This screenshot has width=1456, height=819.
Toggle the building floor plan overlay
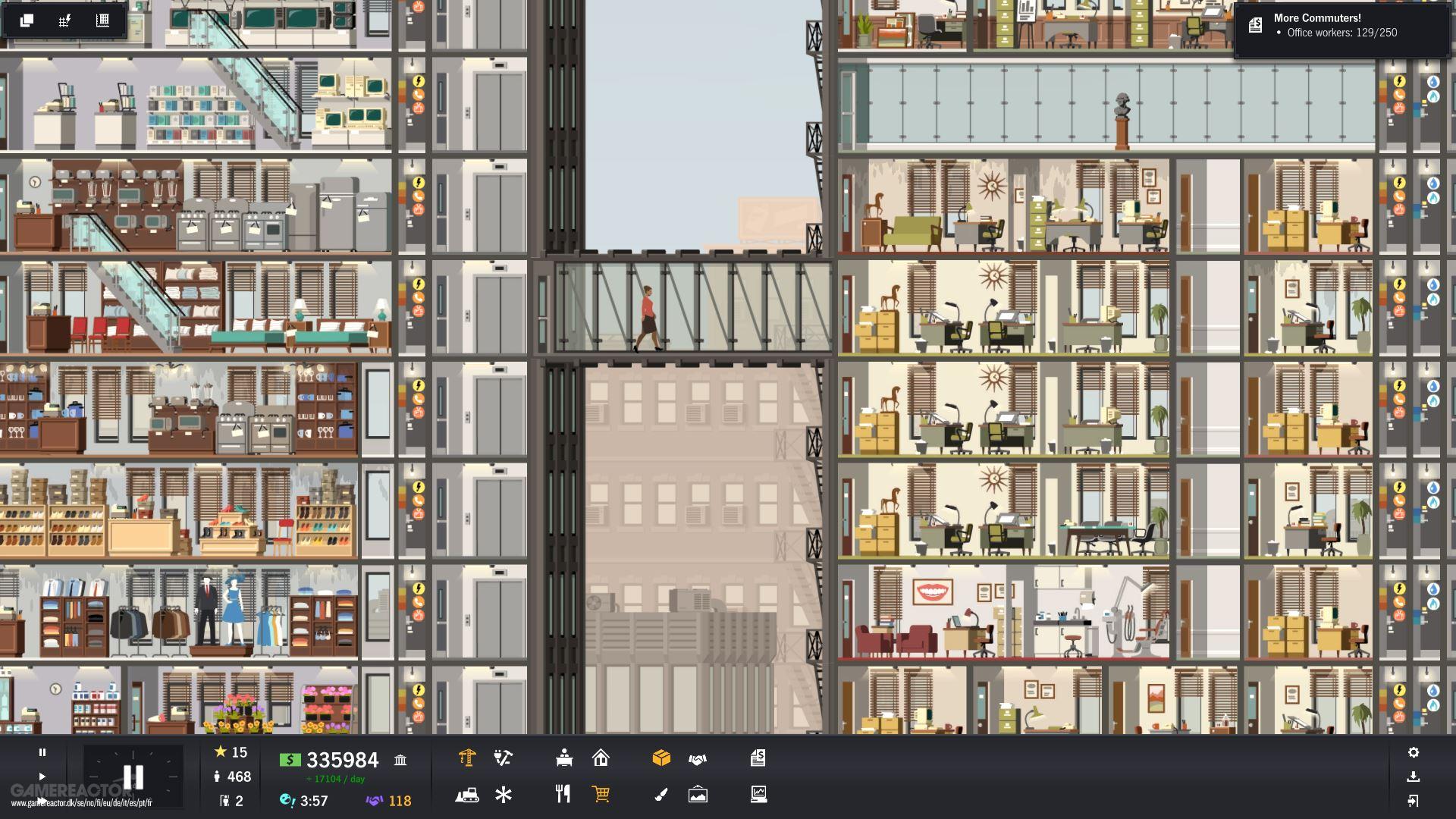pyautogui.click(x=101, y=20)
